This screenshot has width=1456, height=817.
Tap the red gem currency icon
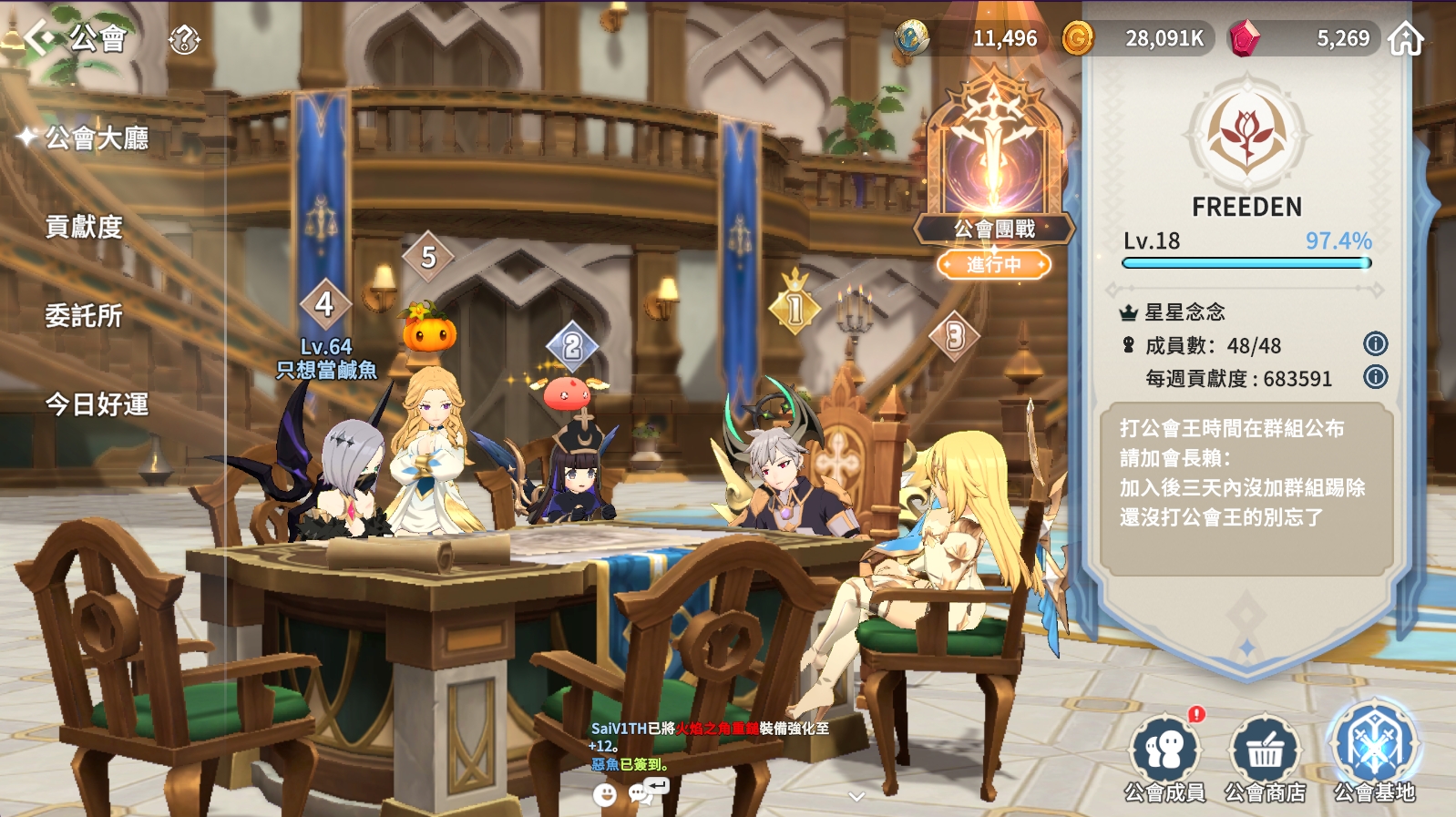[x=1244, y=38]
